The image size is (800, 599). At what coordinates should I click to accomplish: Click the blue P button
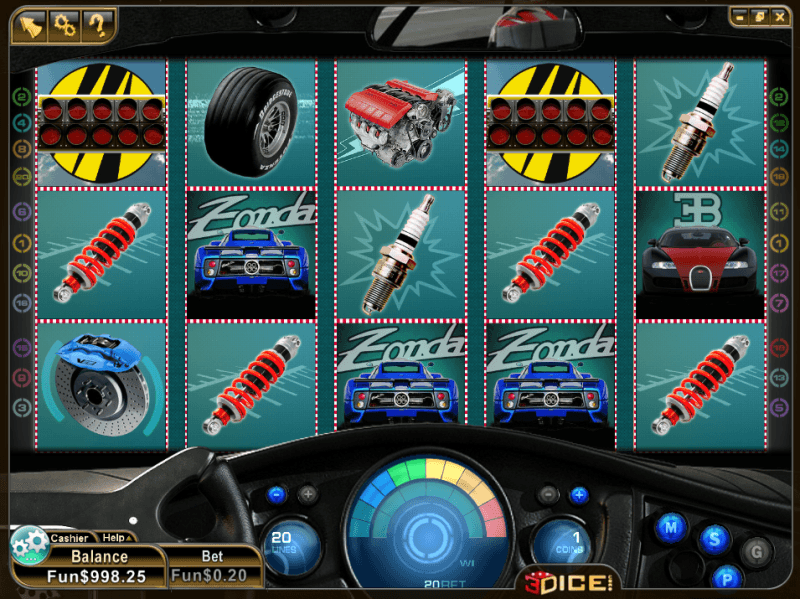point(727,578)
